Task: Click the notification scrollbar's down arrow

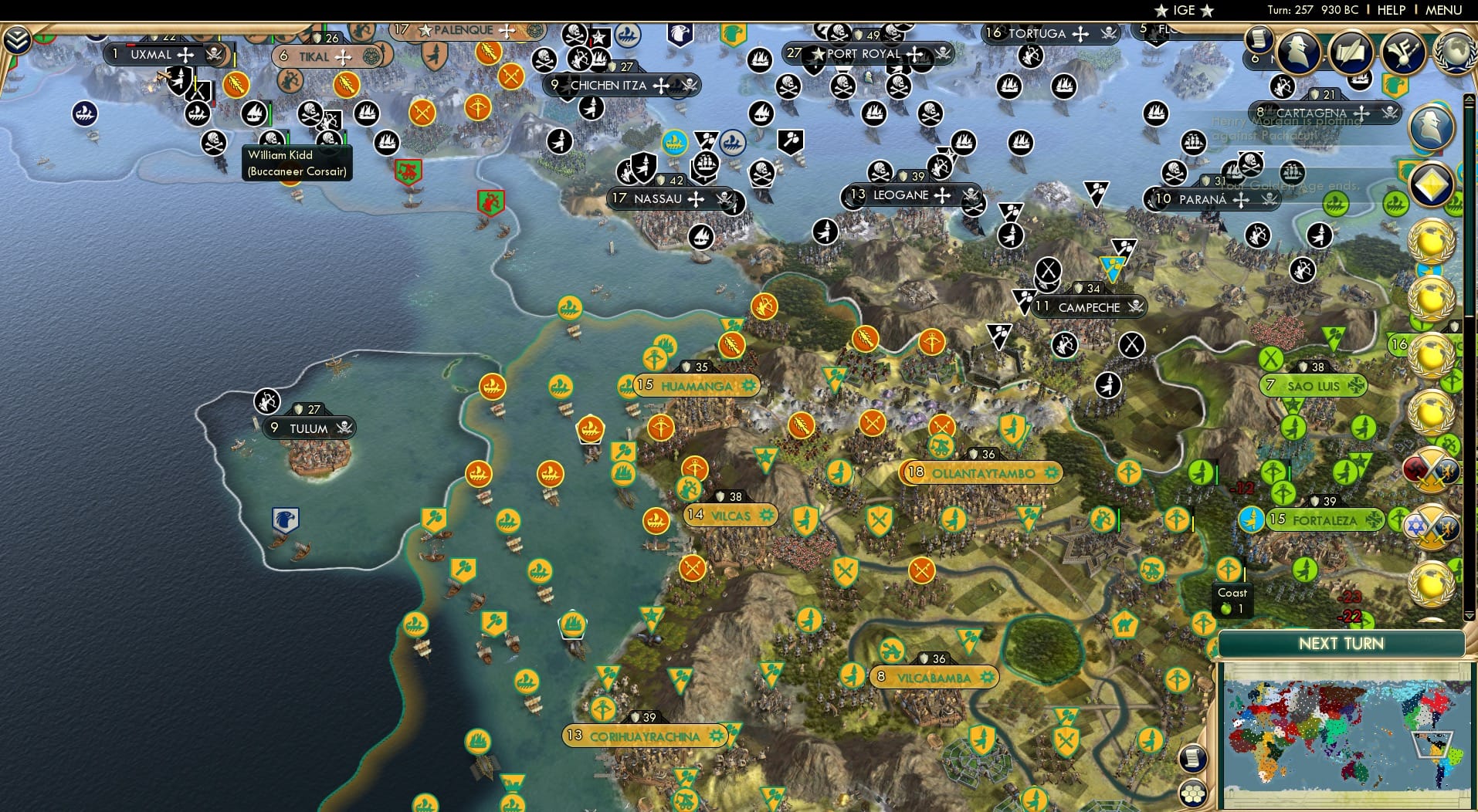Action: pos(1468,614)
